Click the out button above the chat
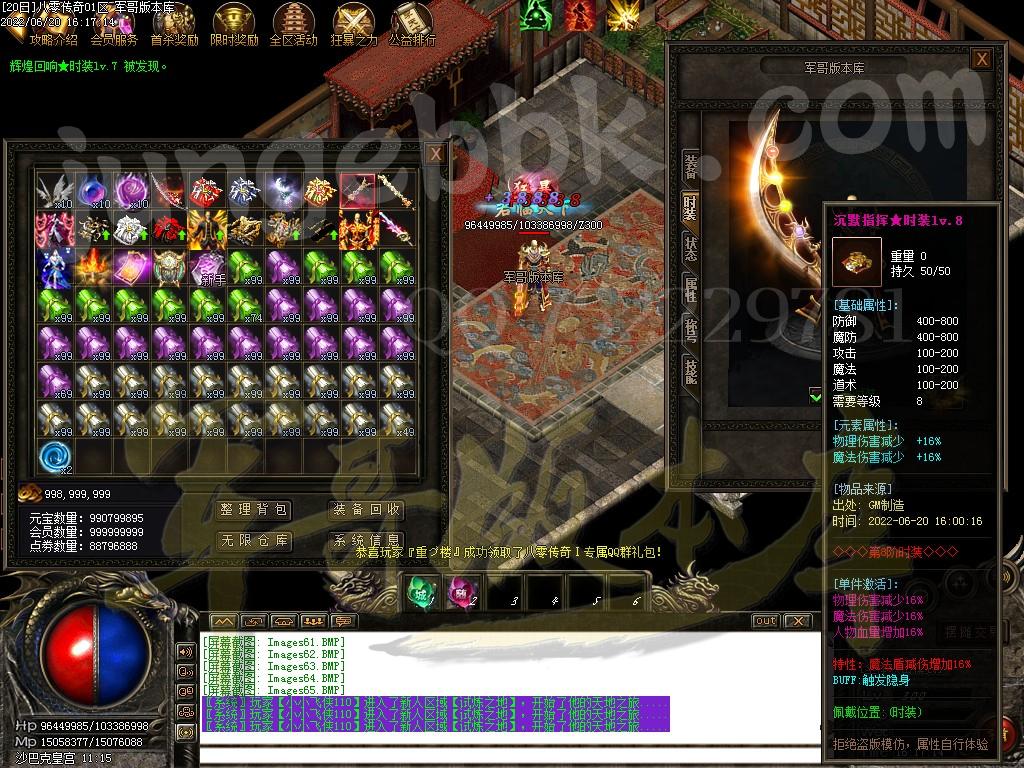Image resolution: width=1024 pixels, height=768 pixels. [x=765, y=621]
